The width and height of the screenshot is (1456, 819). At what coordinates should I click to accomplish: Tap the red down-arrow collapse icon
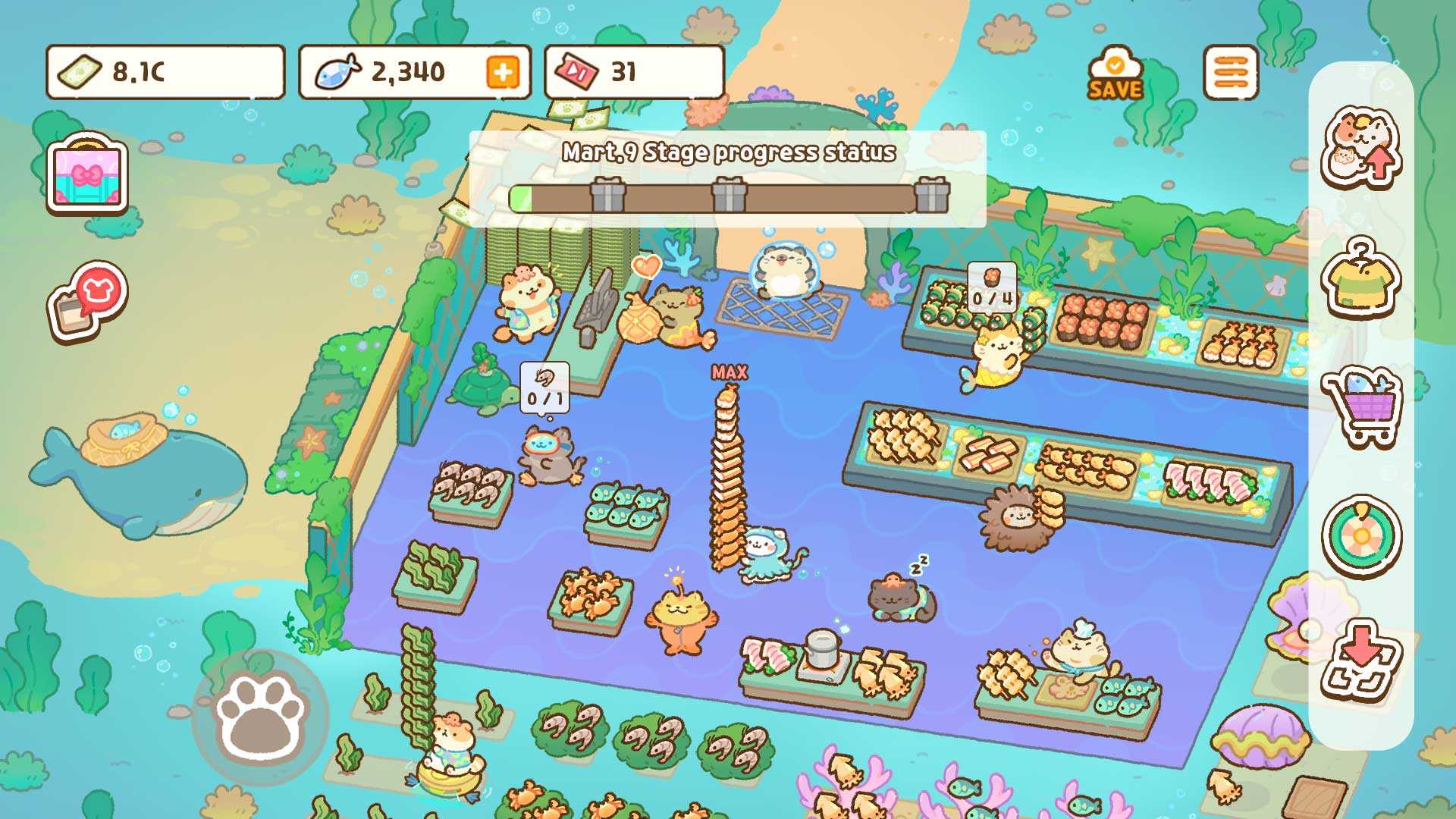point(1360,661)
